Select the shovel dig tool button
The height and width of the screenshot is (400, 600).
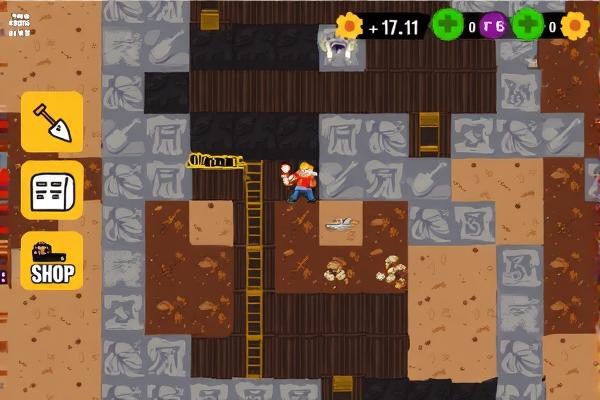[52, 123]
